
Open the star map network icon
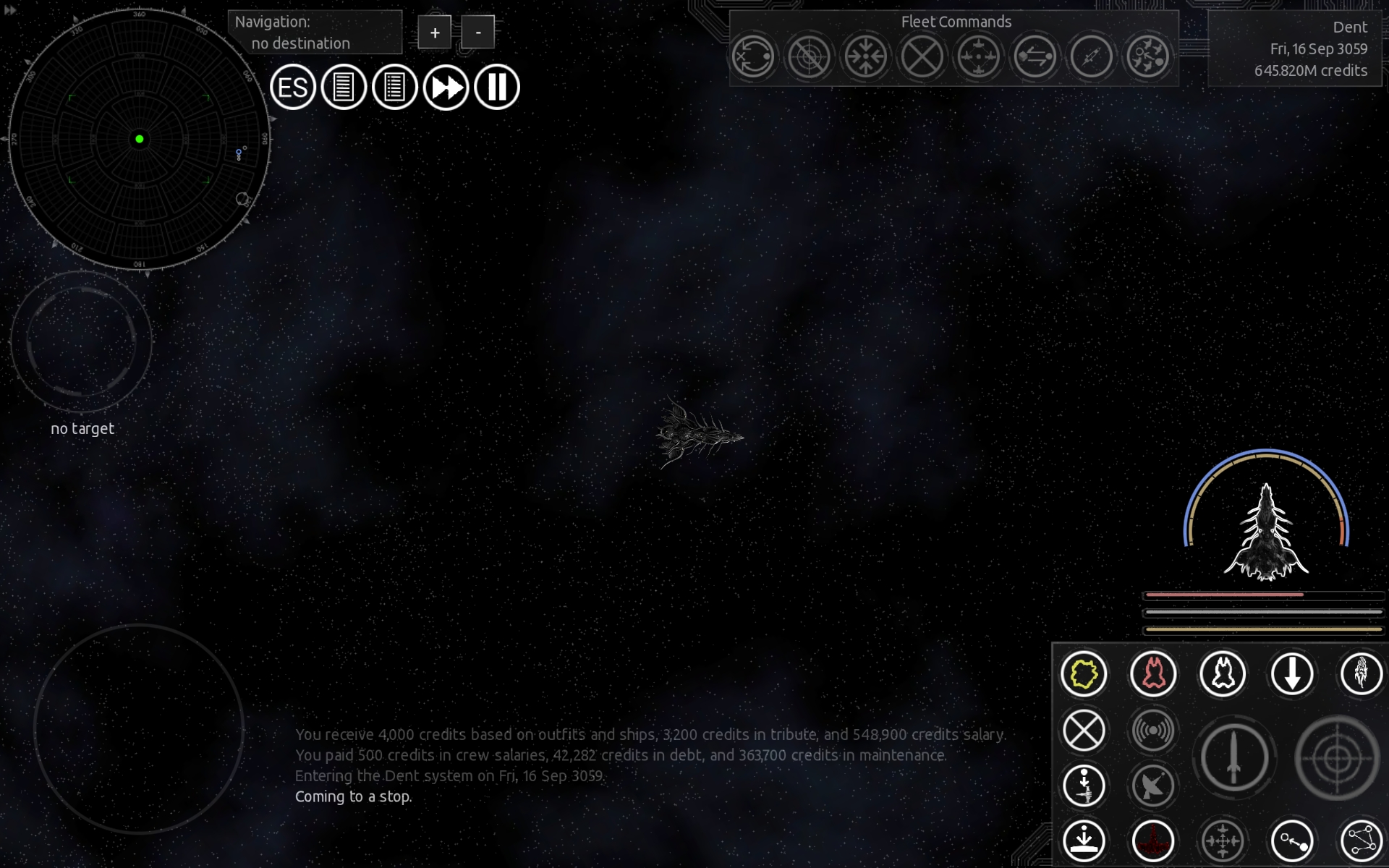1362,841
